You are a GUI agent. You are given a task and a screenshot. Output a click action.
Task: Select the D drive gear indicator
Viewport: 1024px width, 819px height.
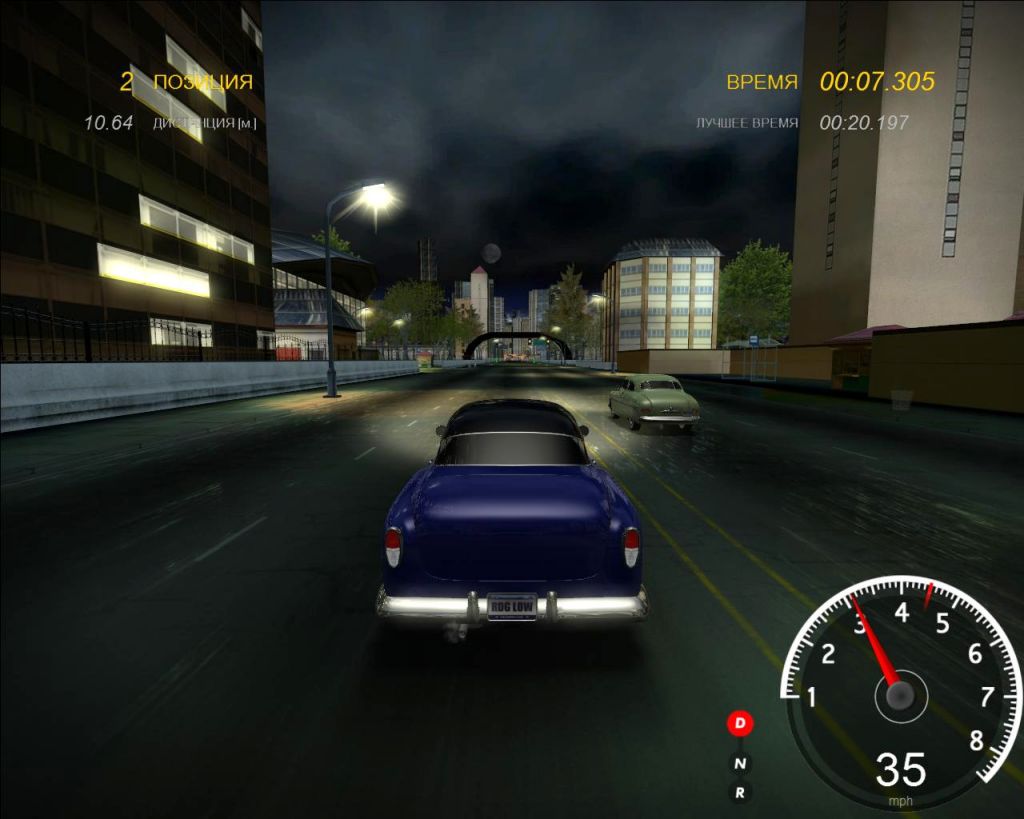740,722
